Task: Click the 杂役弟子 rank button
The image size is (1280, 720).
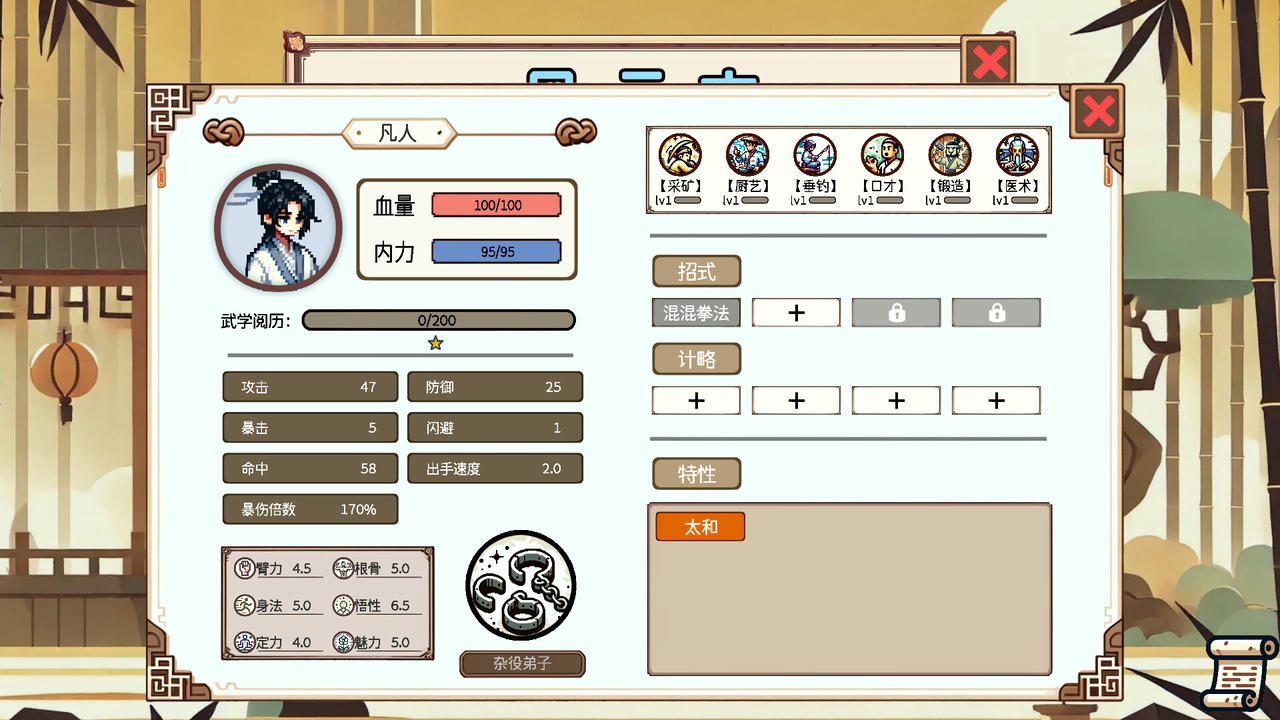Action: tap(522, 663)
